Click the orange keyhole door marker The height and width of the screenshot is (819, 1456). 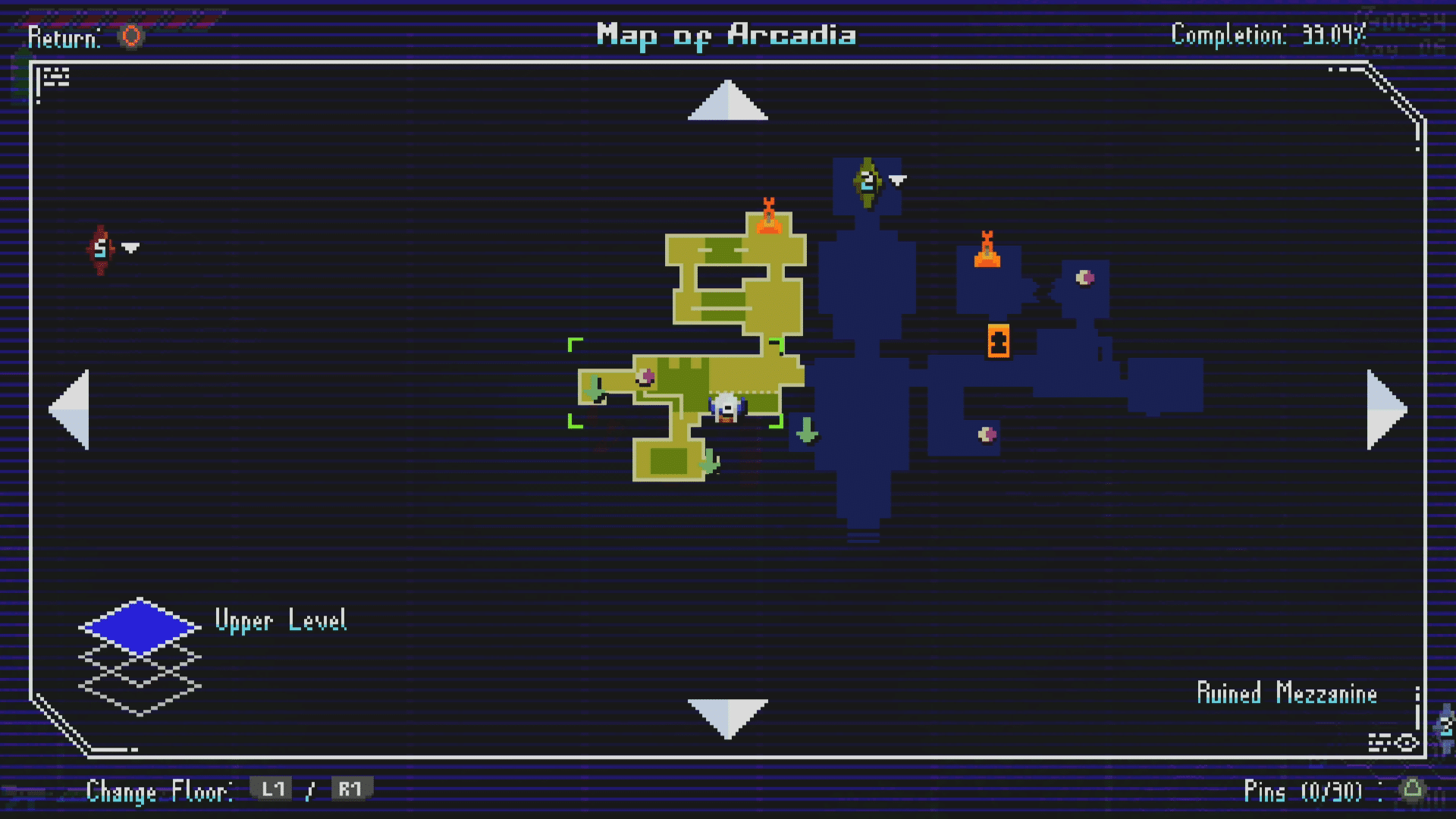998,340
